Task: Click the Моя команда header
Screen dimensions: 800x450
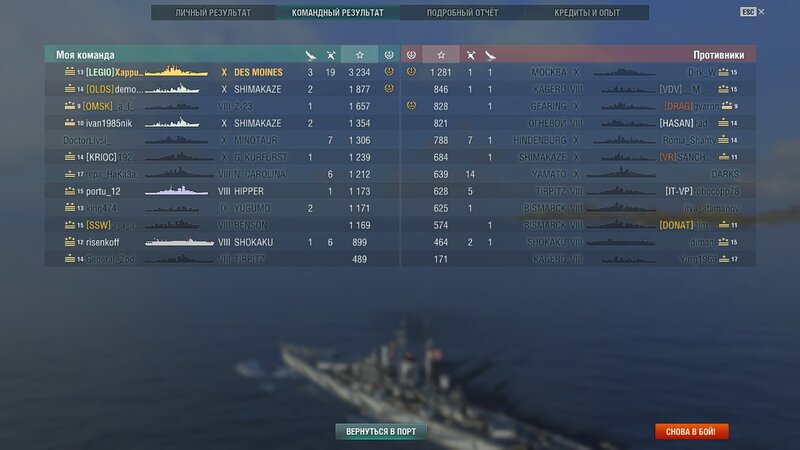Action: [x=86, y=55]
